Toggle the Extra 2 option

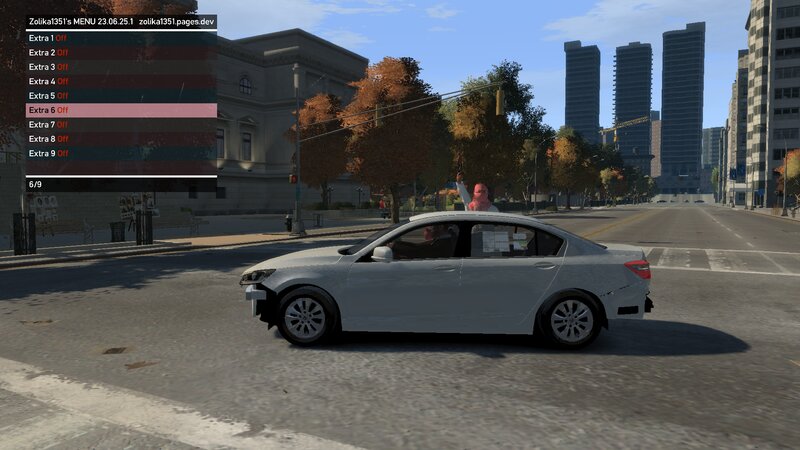click(120, 52)
